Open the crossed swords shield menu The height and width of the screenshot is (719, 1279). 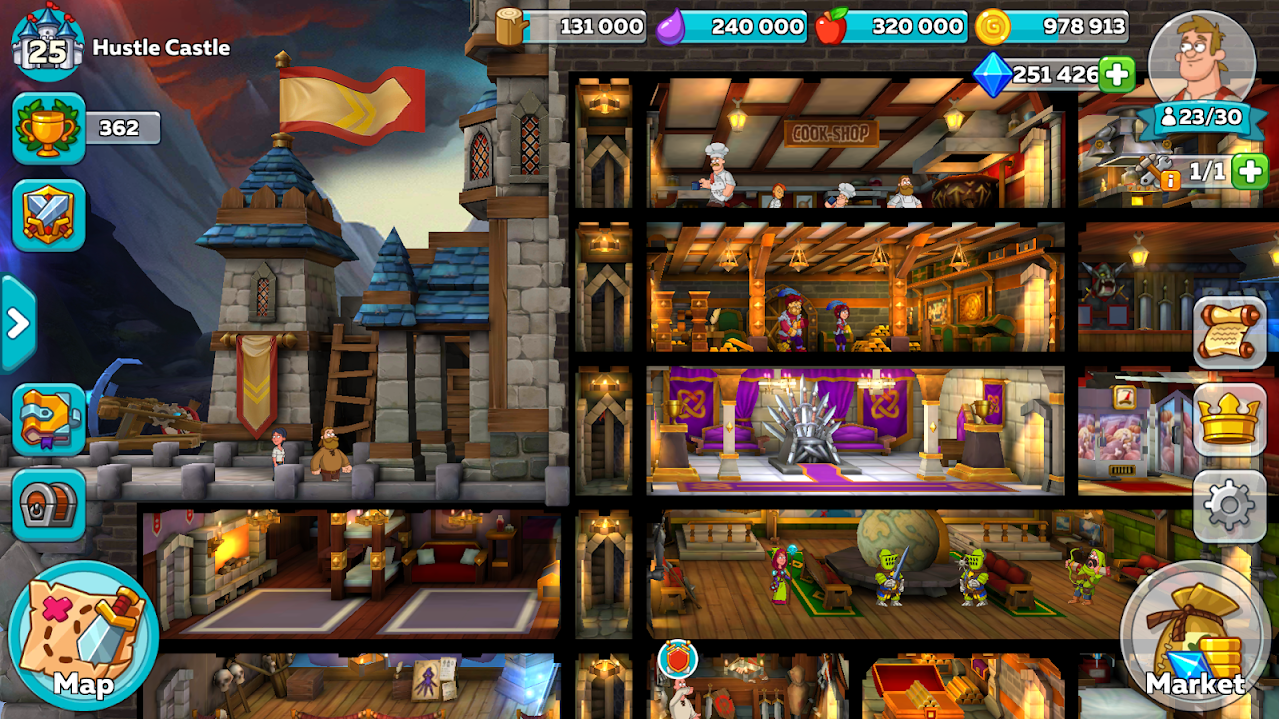click(48, 215)
